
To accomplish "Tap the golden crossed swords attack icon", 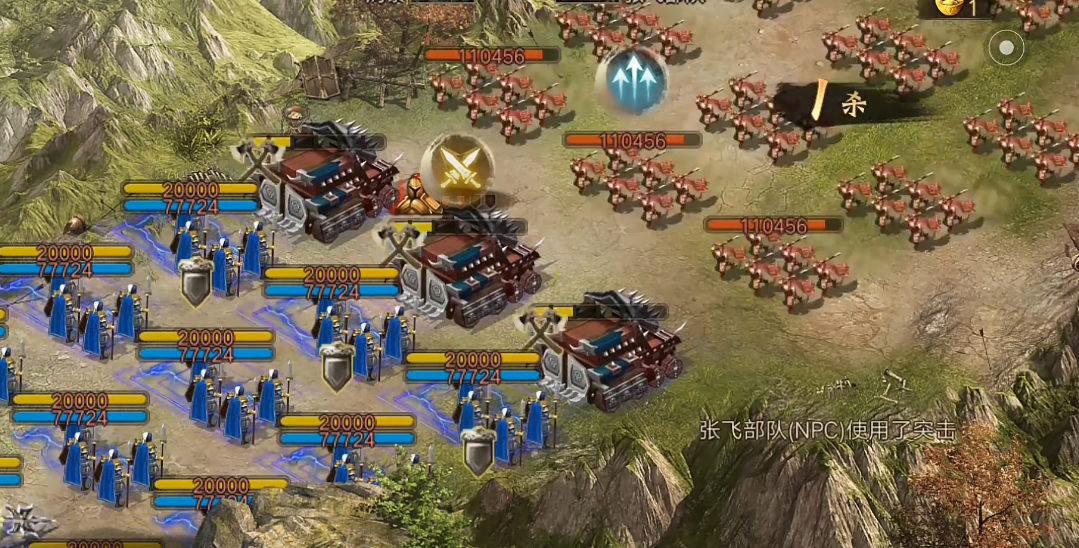I will [x=457, y=168].
